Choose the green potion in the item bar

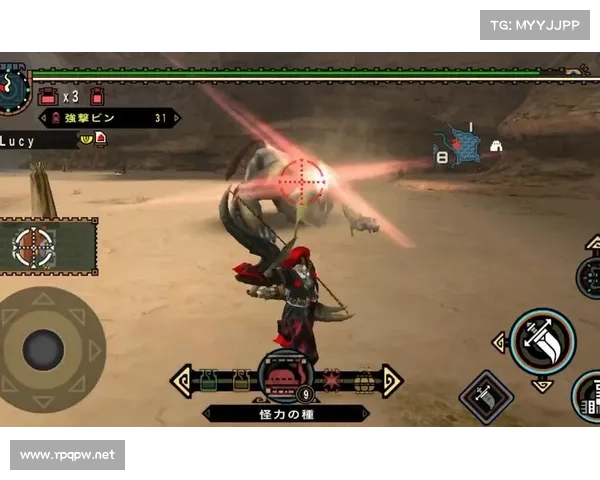(x=209, y=381)
